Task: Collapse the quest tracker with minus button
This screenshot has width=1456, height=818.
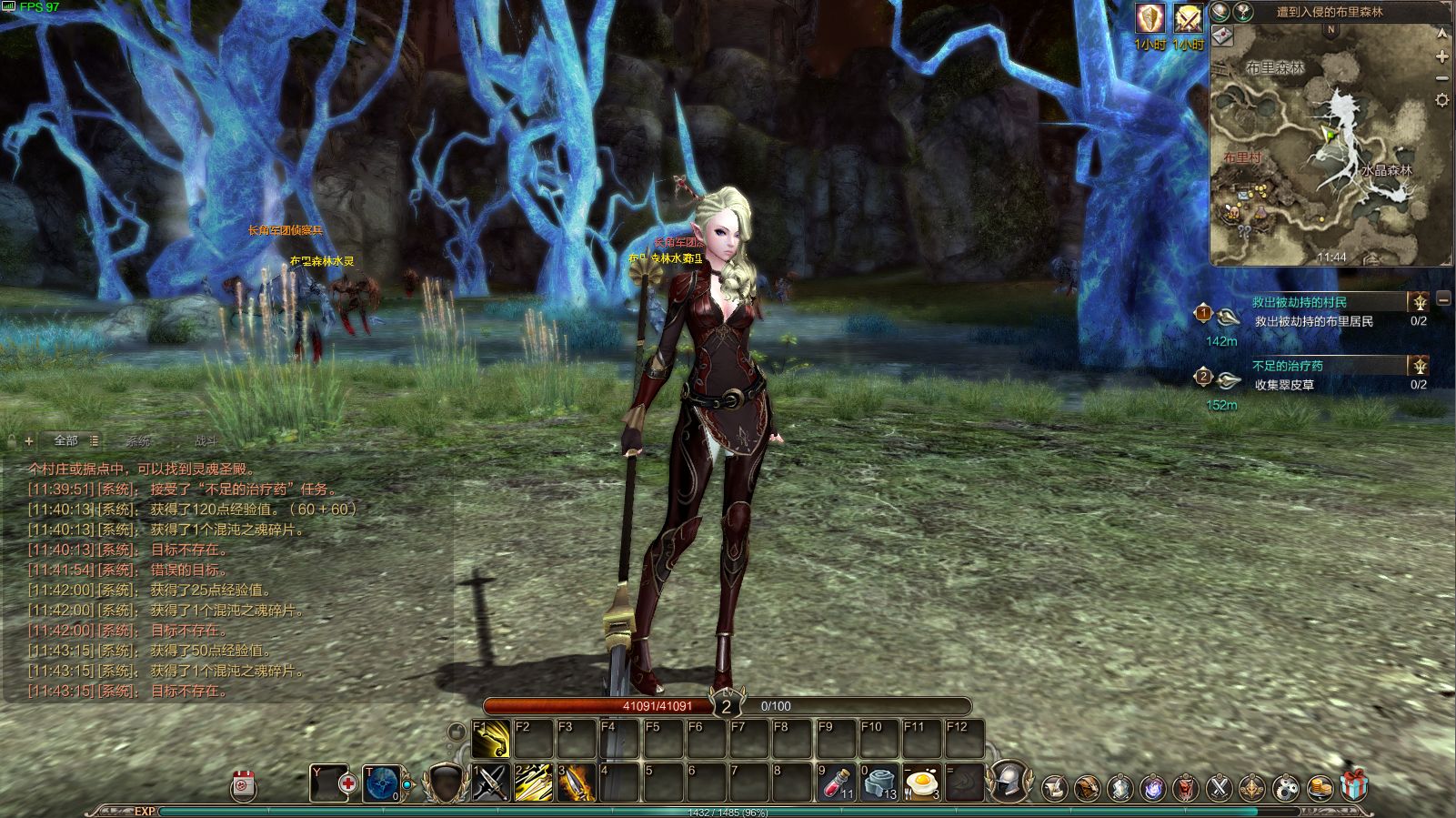Action: point(1443,299)
